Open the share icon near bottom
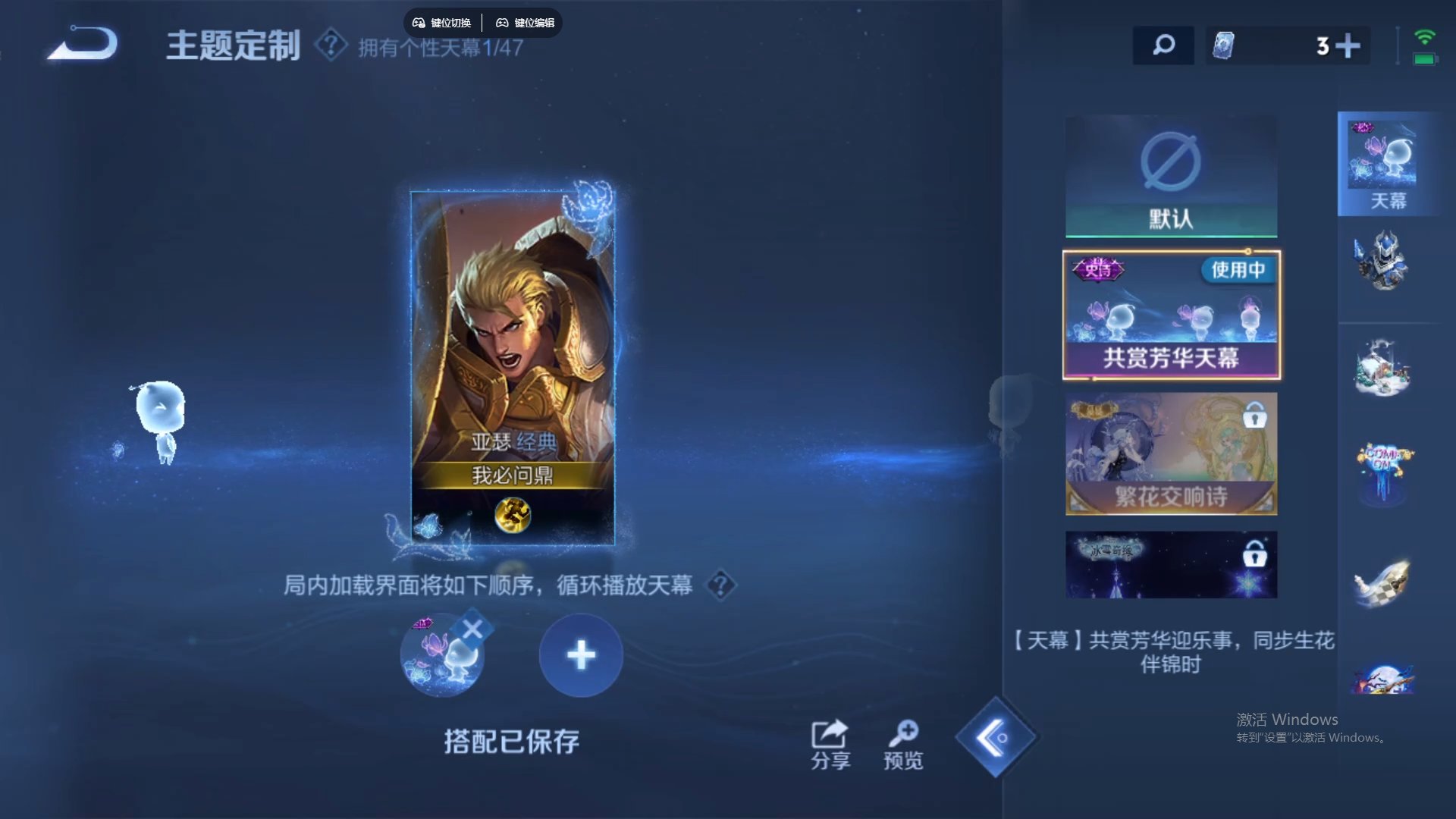 [x=830, y=734]
